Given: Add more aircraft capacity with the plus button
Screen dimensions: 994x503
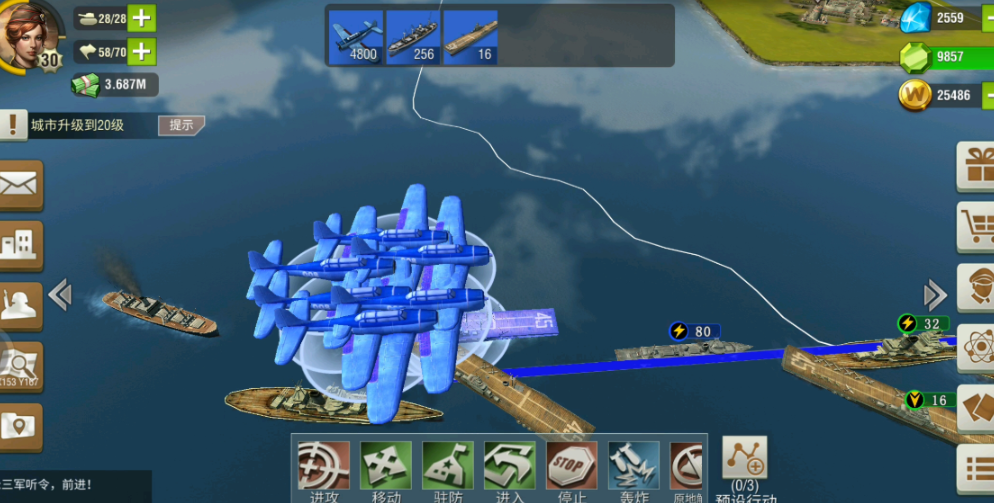Looking at the screenshot, I should [142, 51].
